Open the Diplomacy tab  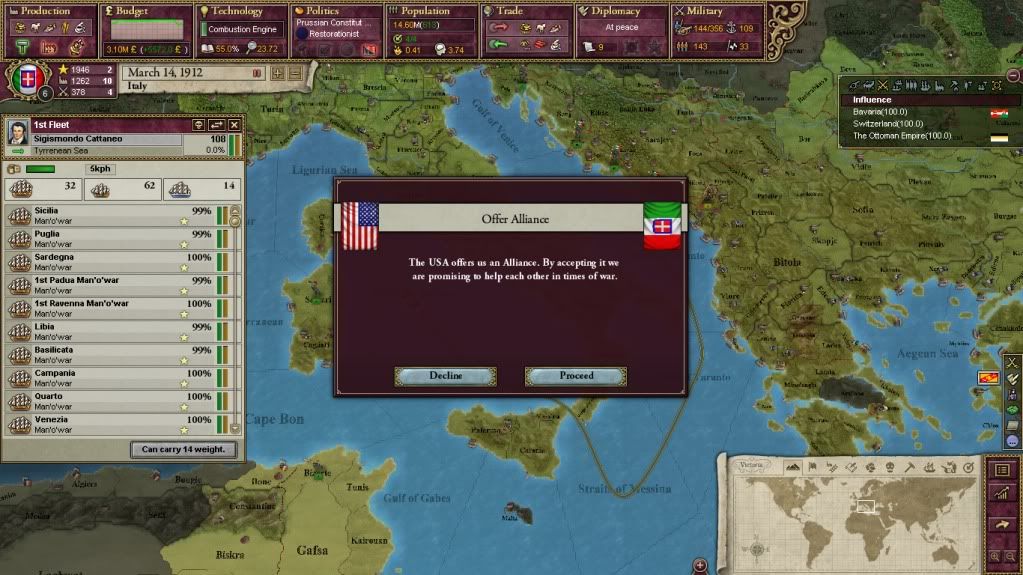[622, 12]
